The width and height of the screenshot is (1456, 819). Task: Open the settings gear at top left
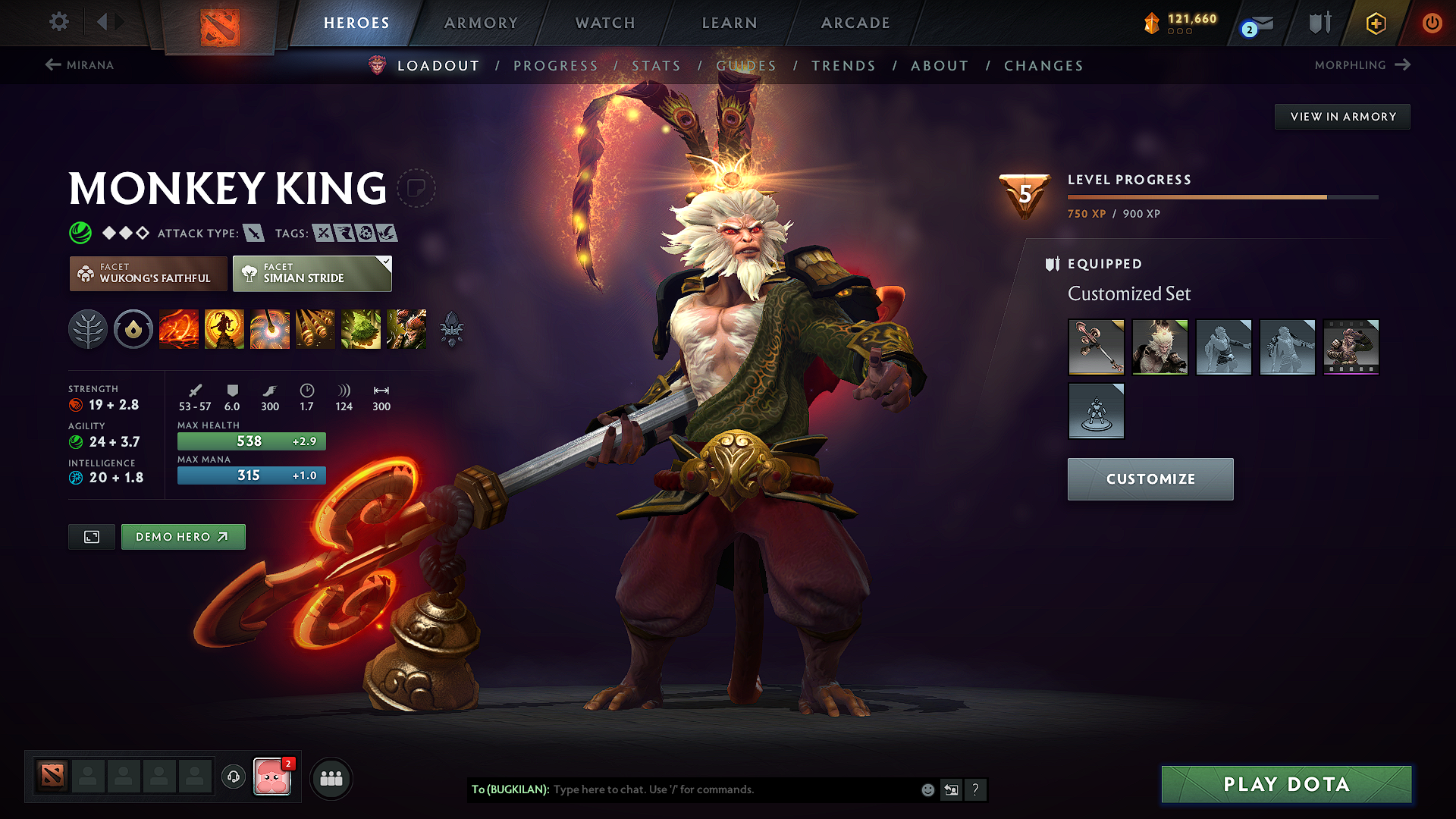(x=58, y=22)
